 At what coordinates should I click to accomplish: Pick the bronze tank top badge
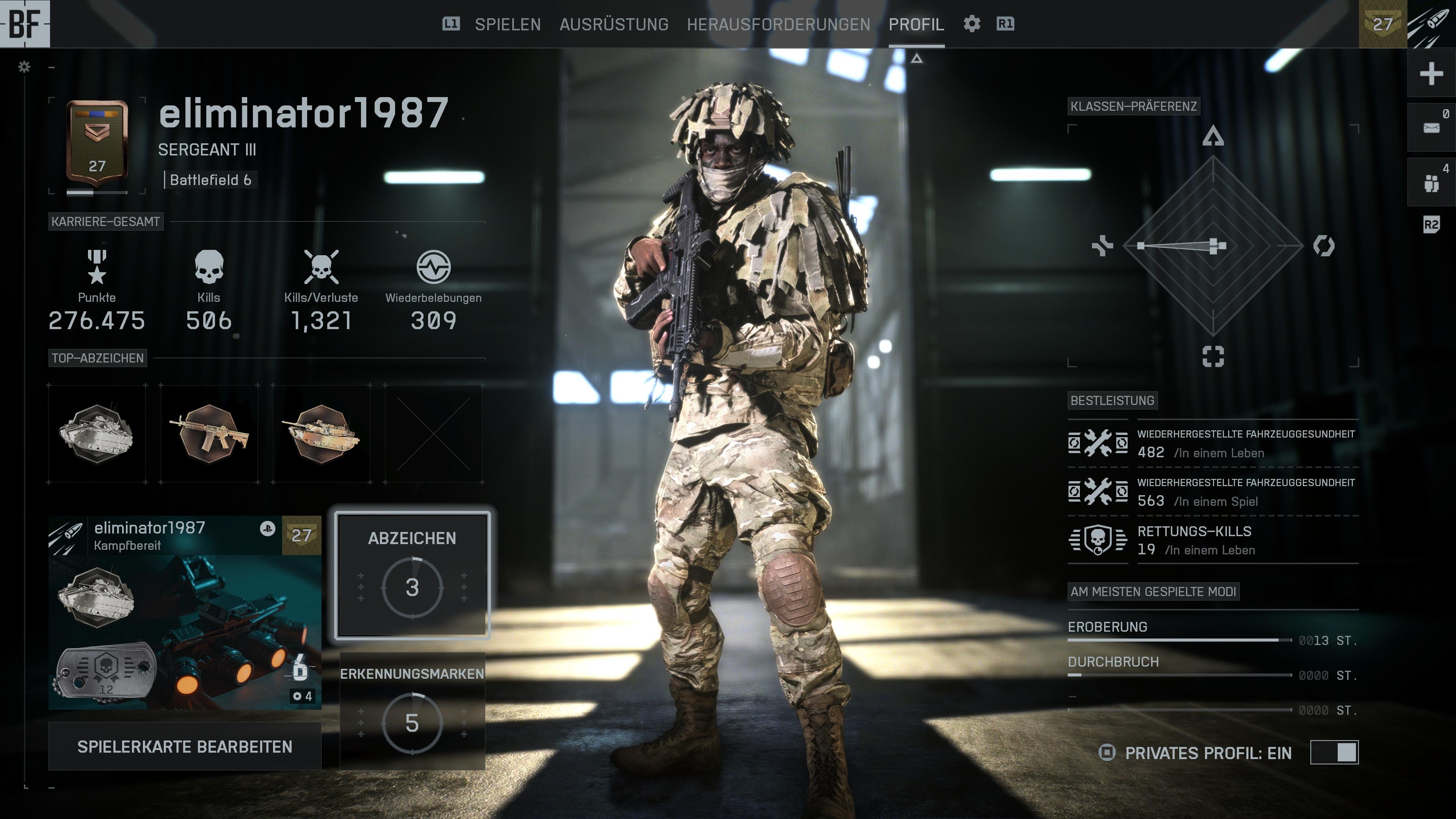pyautogui.click(x=321, y=434)
